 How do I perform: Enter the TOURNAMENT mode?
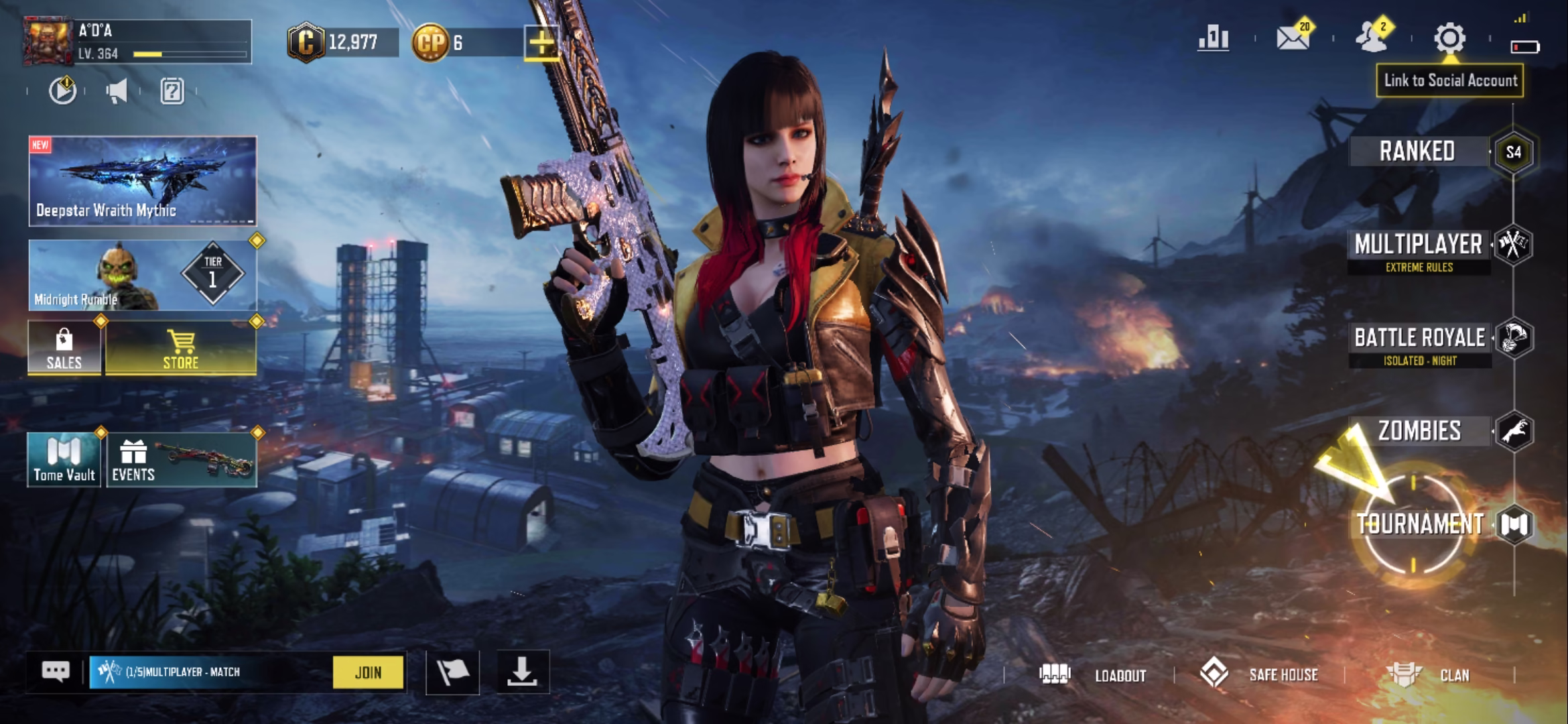[1420, 524]
